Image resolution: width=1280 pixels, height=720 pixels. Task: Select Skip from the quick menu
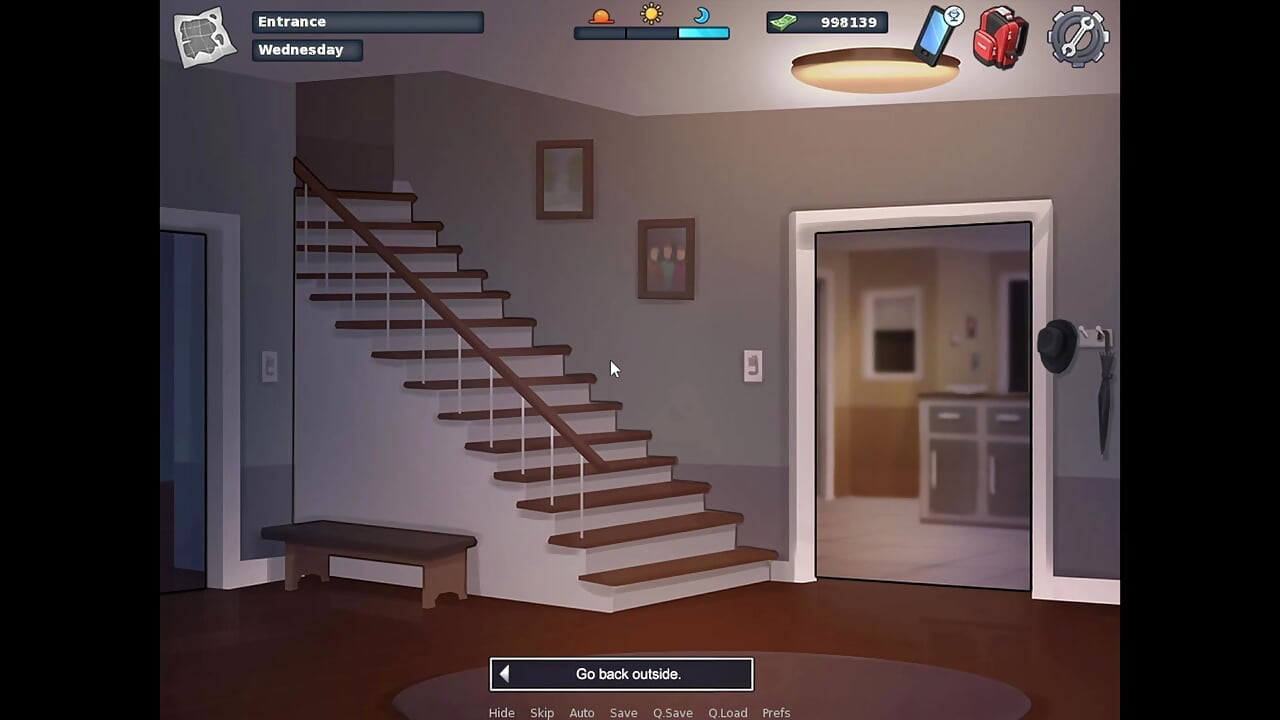pyautogui.click(x=542, y=712)
